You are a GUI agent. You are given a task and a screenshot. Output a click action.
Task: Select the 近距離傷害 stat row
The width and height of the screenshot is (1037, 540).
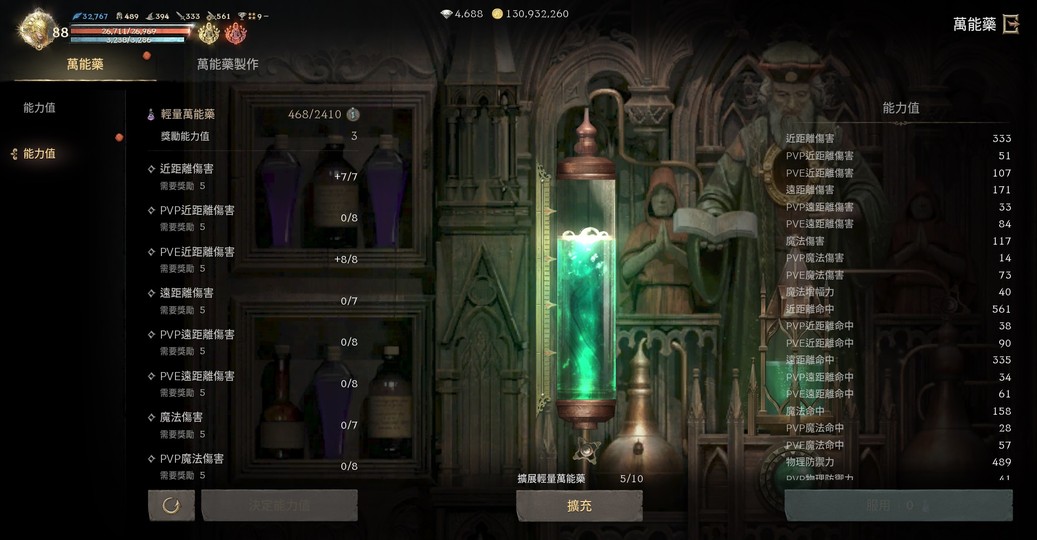pyautogui.click(x=250, y=176)
